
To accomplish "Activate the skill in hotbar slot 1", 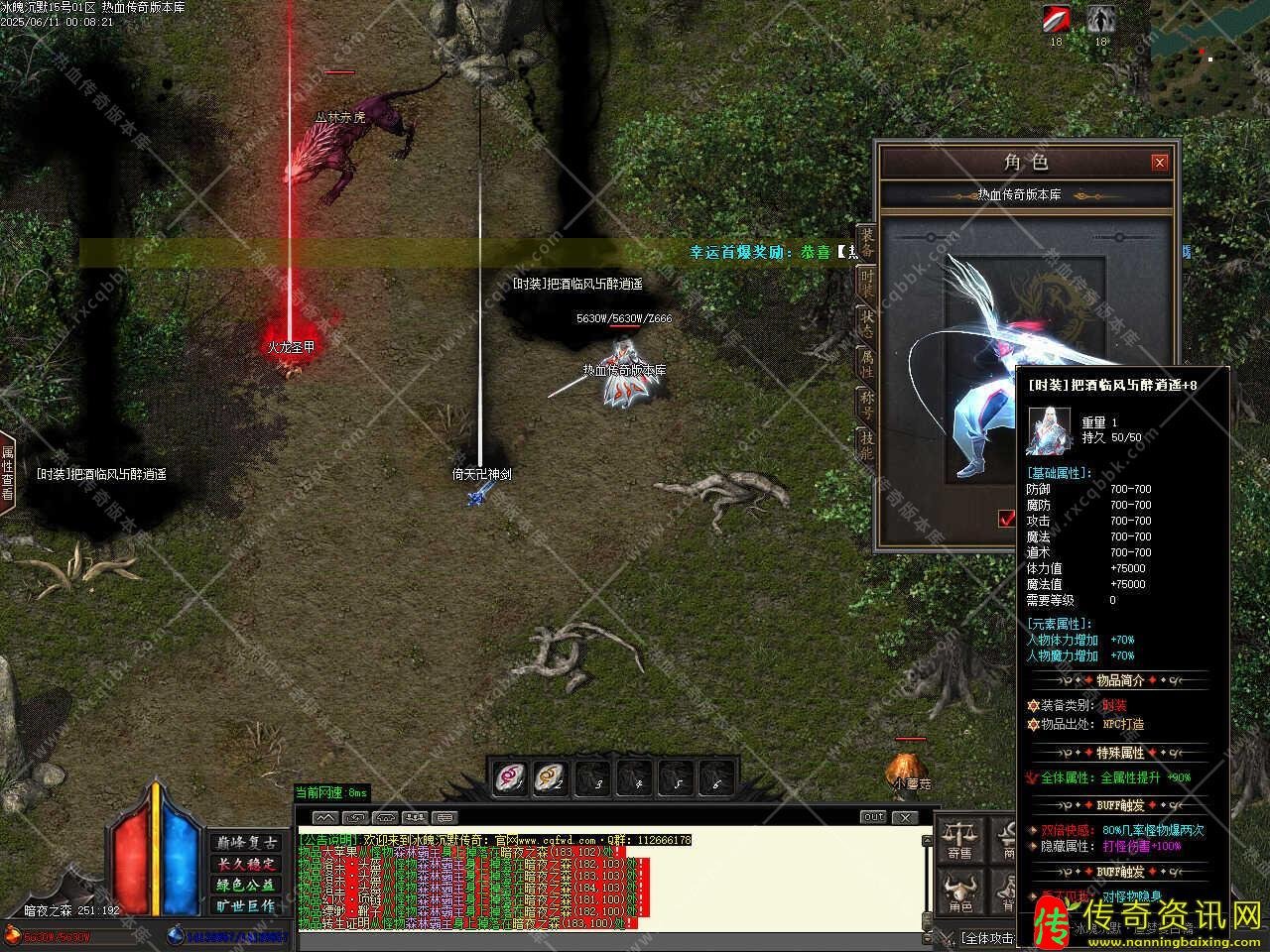I will click(x=512, y=778).
